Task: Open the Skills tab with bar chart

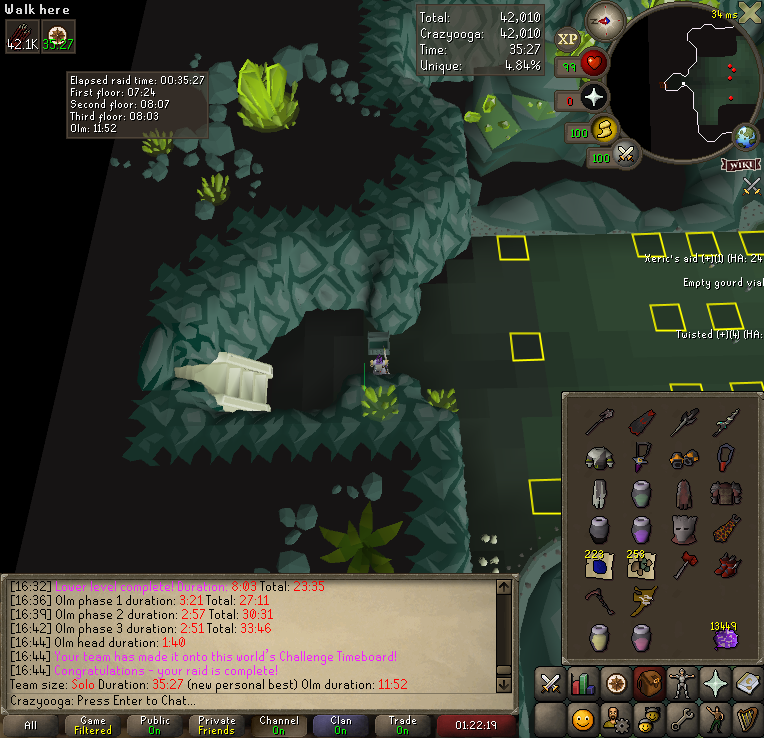Action: tap(582, 684)
